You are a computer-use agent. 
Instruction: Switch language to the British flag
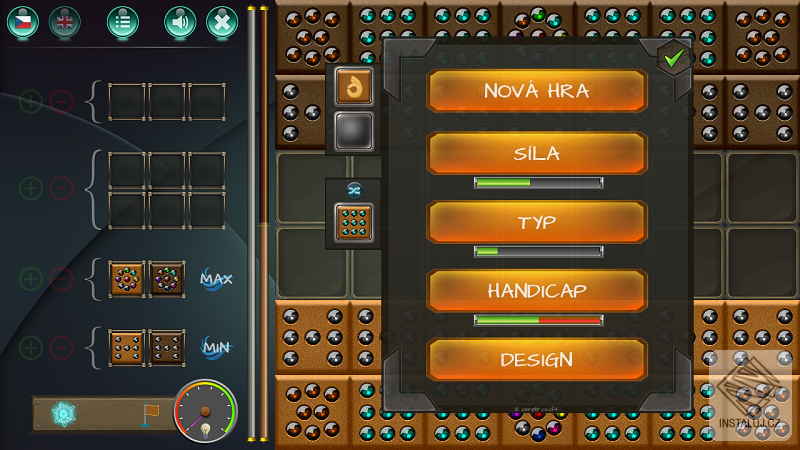(65, 21)
